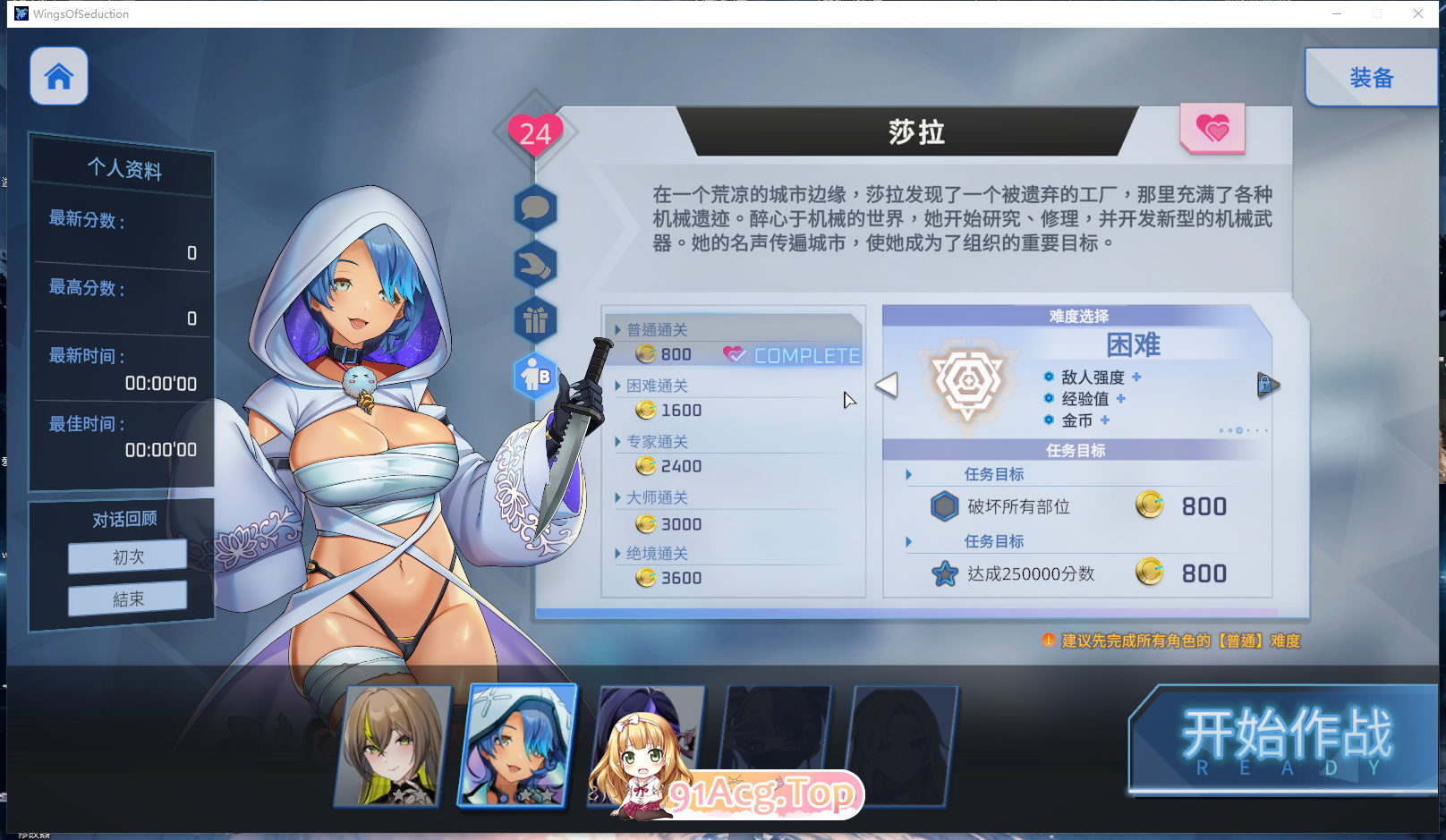
Task: Click the Home icon in top-left corner
Action: (58, 75)
